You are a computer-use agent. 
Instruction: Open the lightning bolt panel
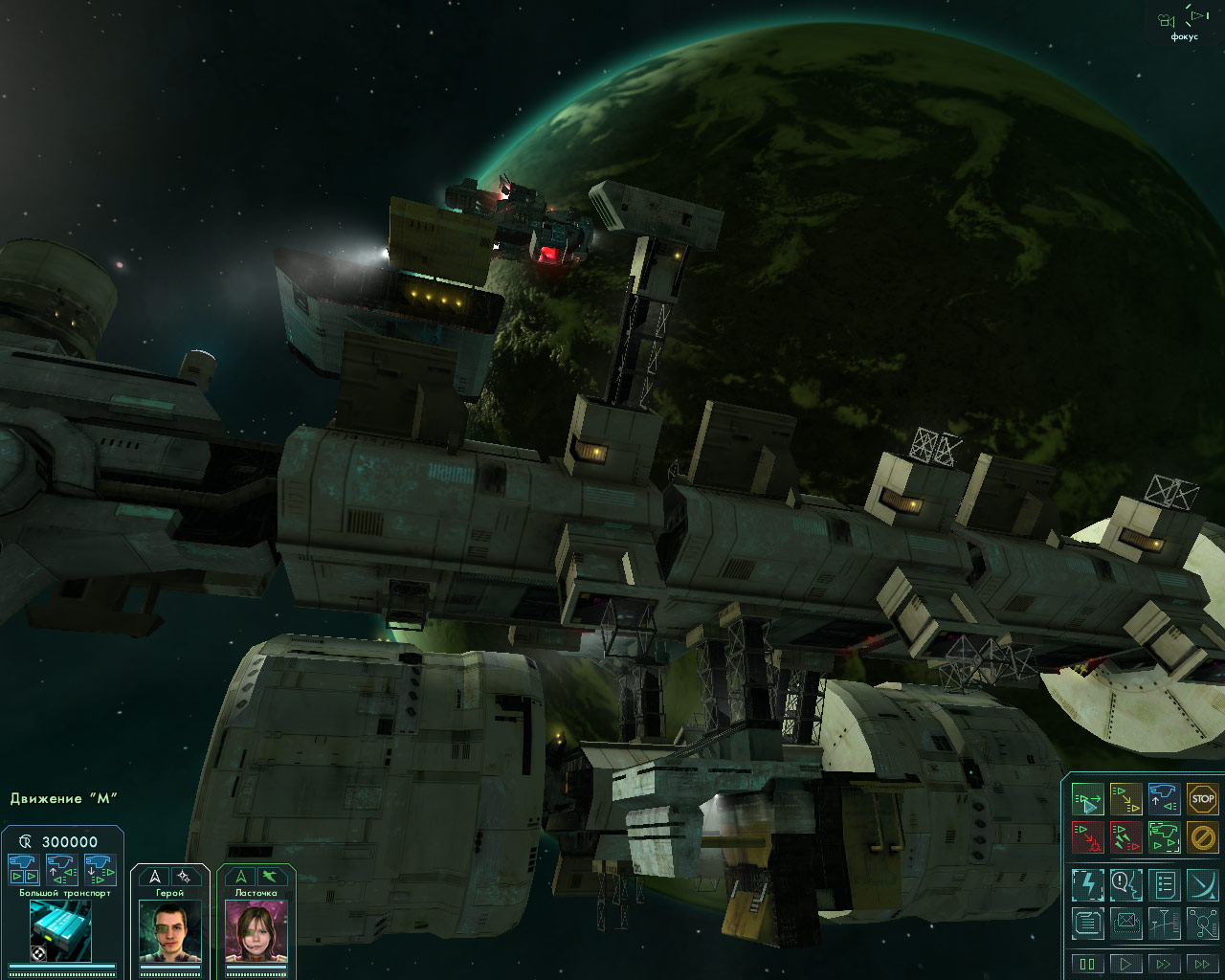(1088, 884)
